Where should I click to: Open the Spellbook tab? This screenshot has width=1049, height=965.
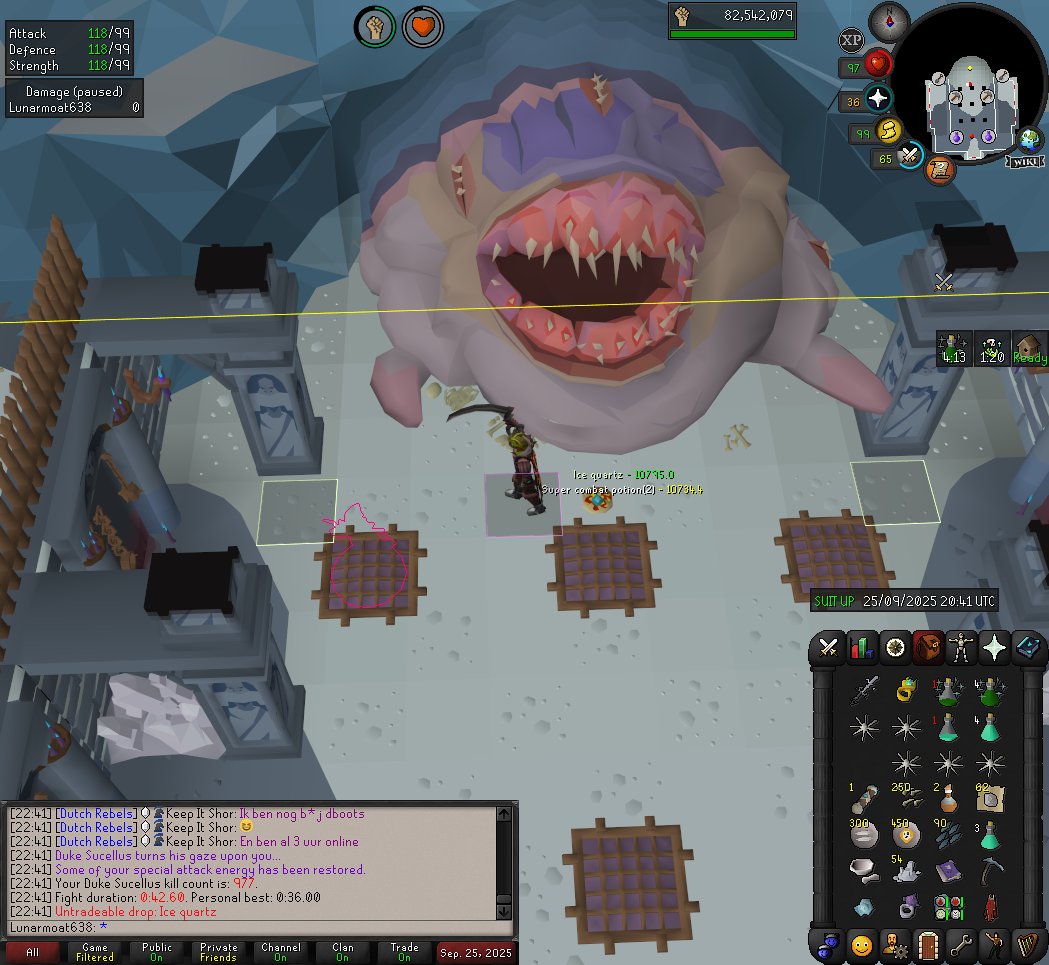[1027, 647]
